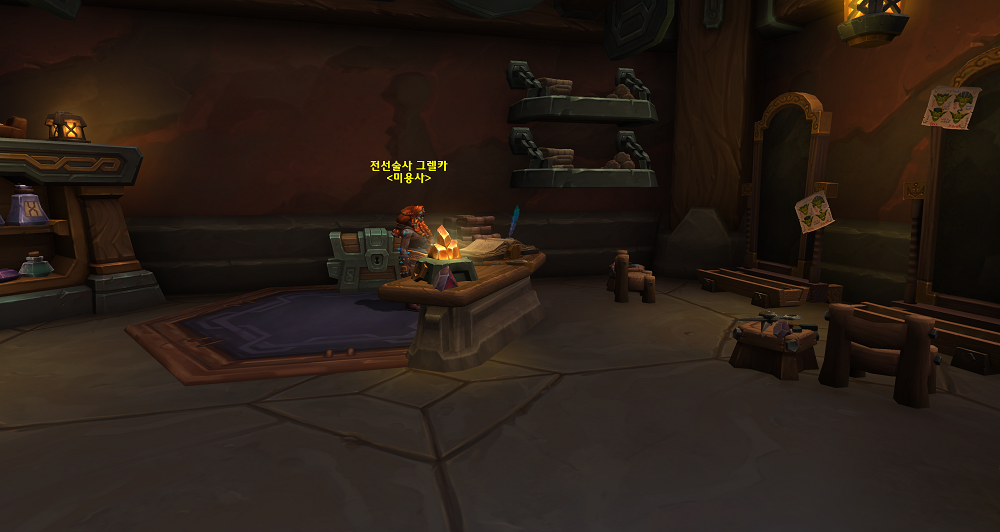Image resolution: width=1000 pixels, height=532 pixels.
Task: Select the 전선술사 그렐카 name label
Action: [x=408, y=166]
